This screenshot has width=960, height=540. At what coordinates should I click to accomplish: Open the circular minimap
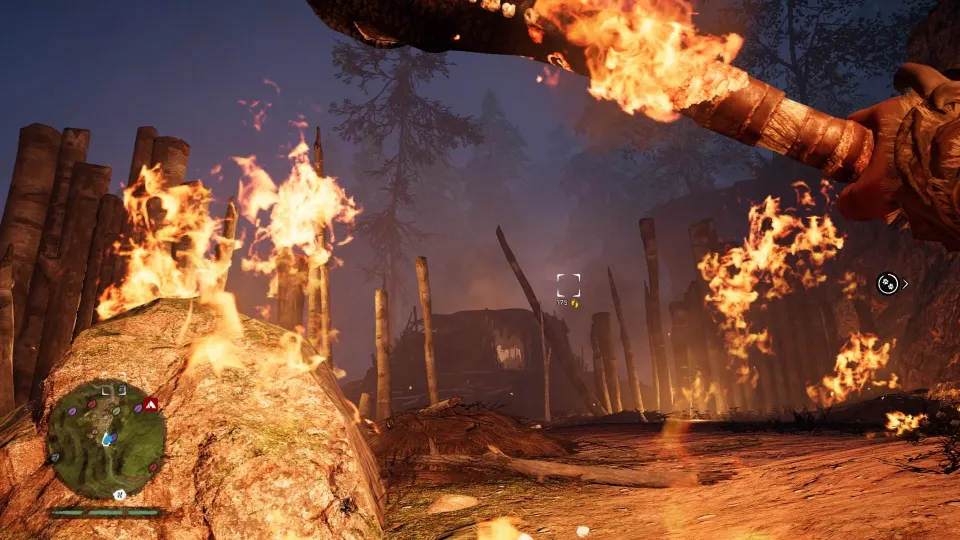pyautogui.click(x=106, y=439)
